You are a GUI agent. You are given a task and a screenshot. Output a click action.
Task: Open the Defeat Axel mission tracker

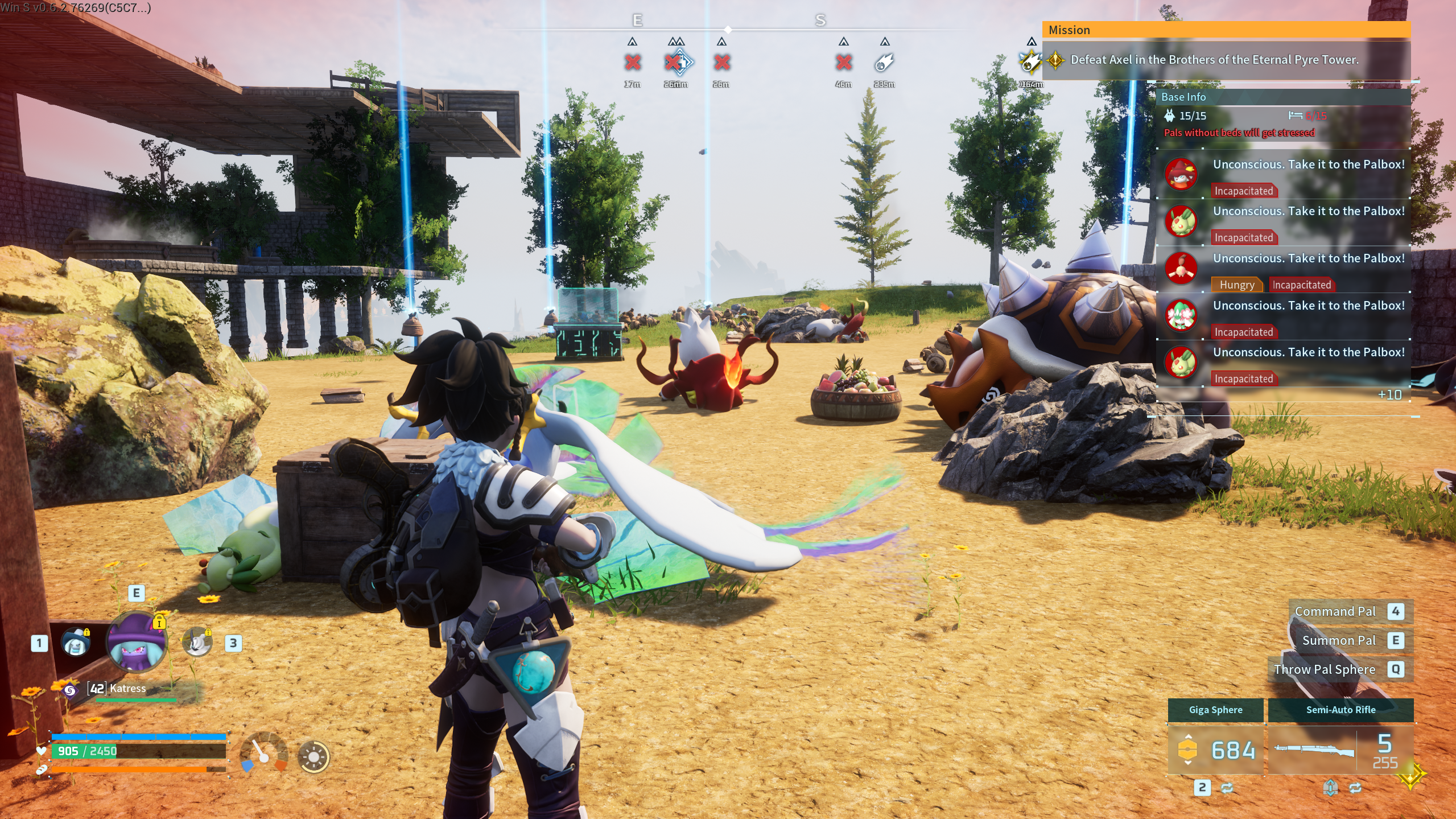pyautogui.click(x=1214, y=60)
